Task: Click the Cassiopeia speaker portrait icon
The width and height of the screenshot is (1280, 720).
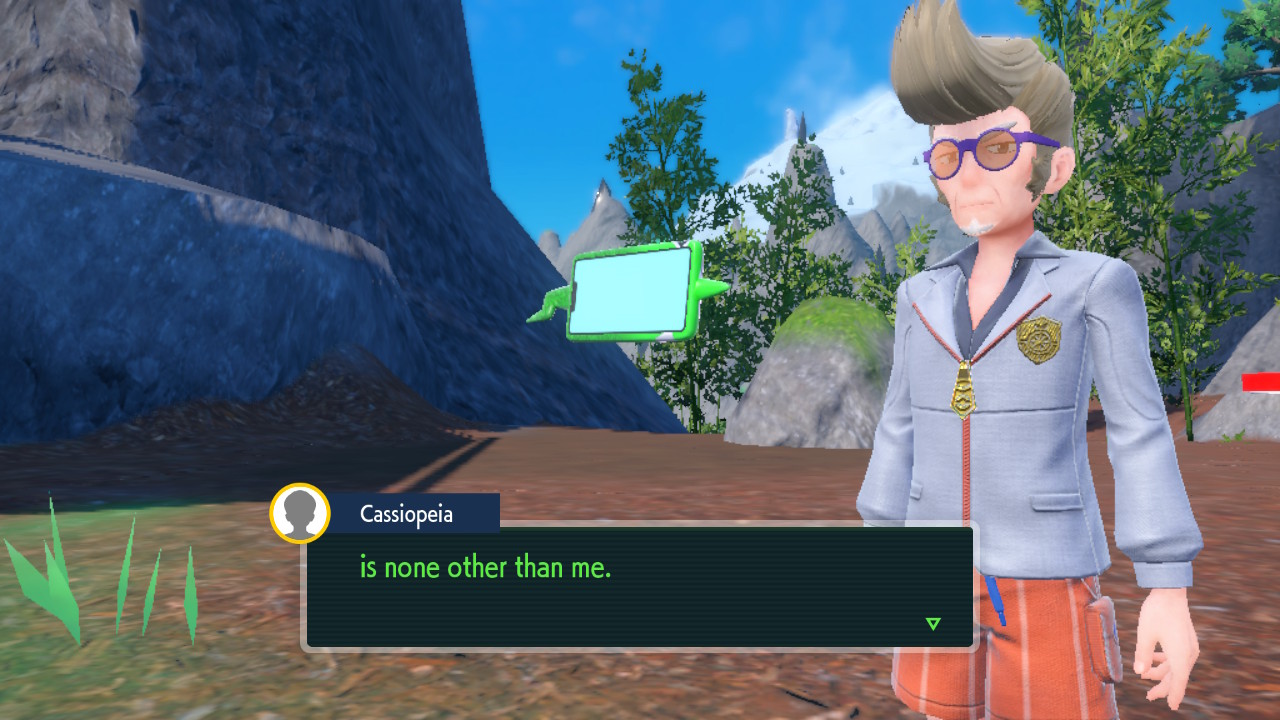Action: 300,513
